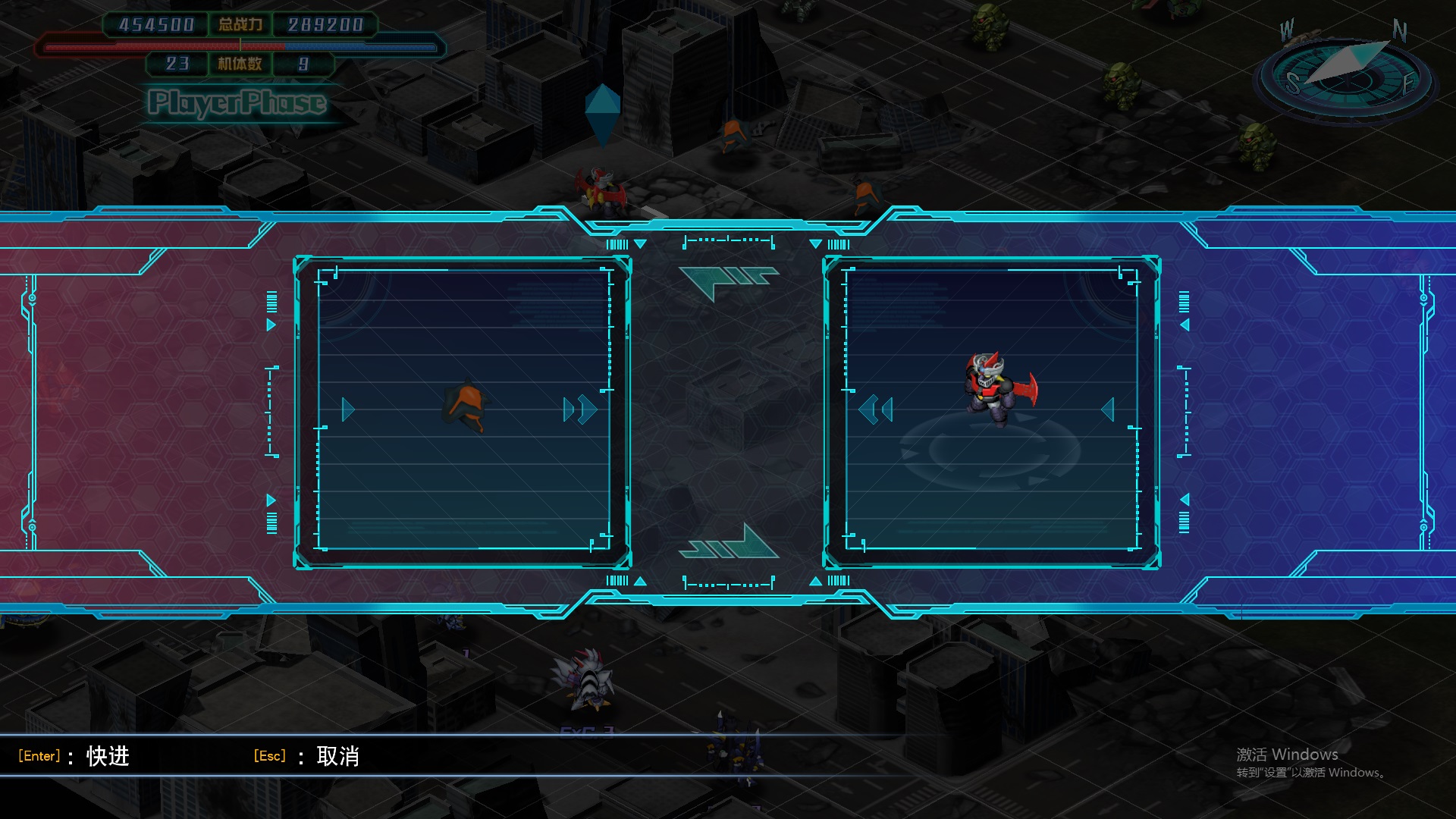Choose the 取消 cancel option
Screen dimensions: 1456x819
pos(337,756)
